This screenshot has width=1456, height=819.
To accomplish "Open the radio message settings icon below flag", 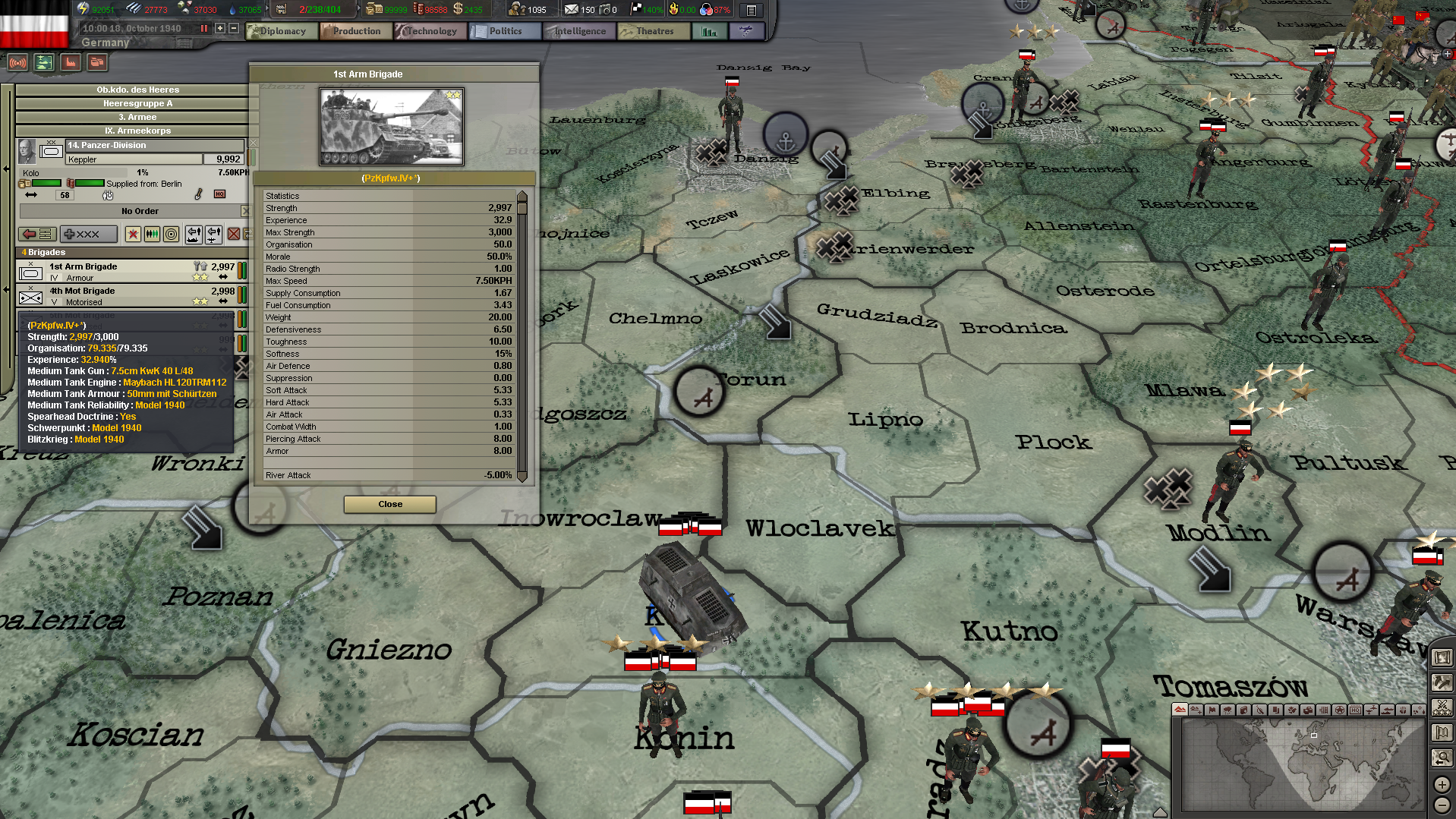I will coord(18,63).
